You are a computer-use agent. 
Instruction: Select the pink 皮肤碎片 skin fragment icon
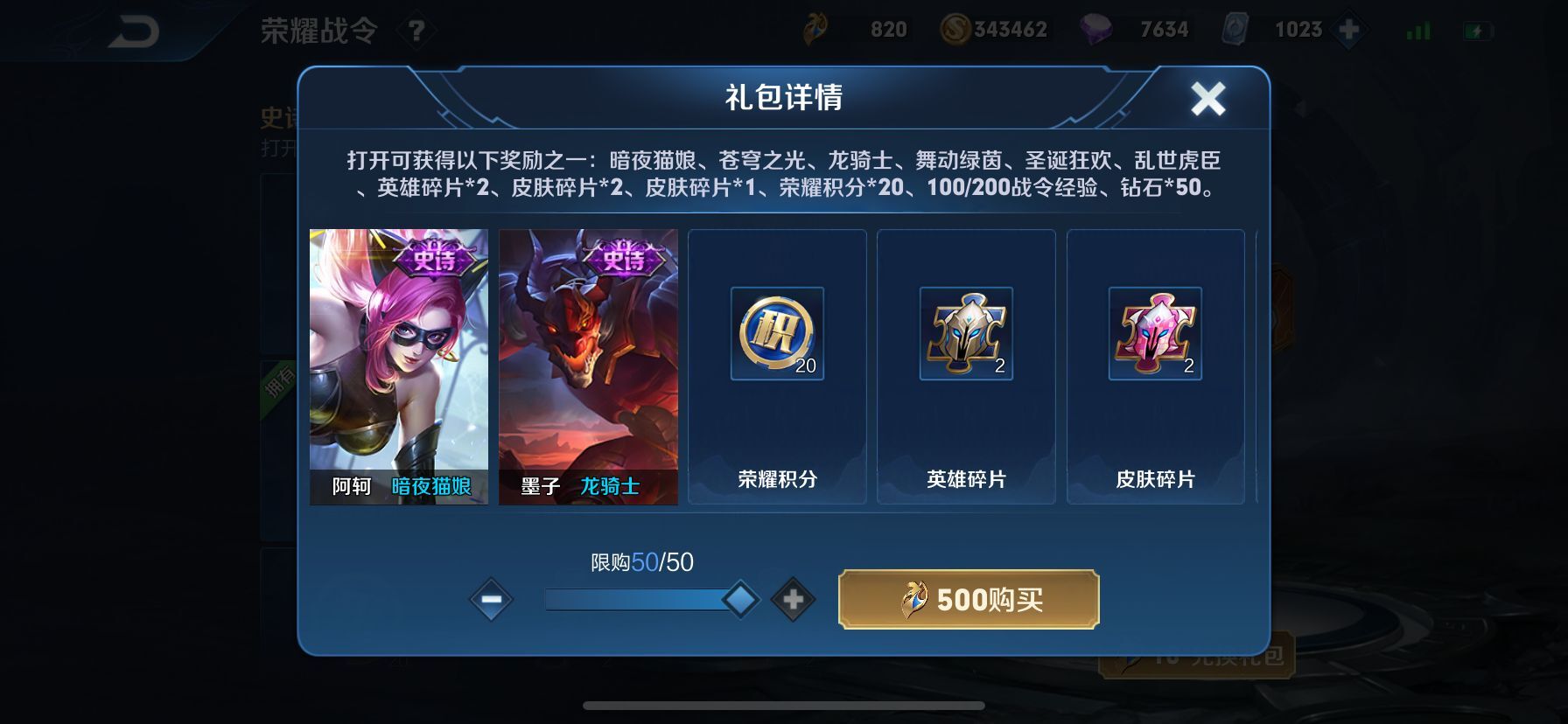[1155, 333]
